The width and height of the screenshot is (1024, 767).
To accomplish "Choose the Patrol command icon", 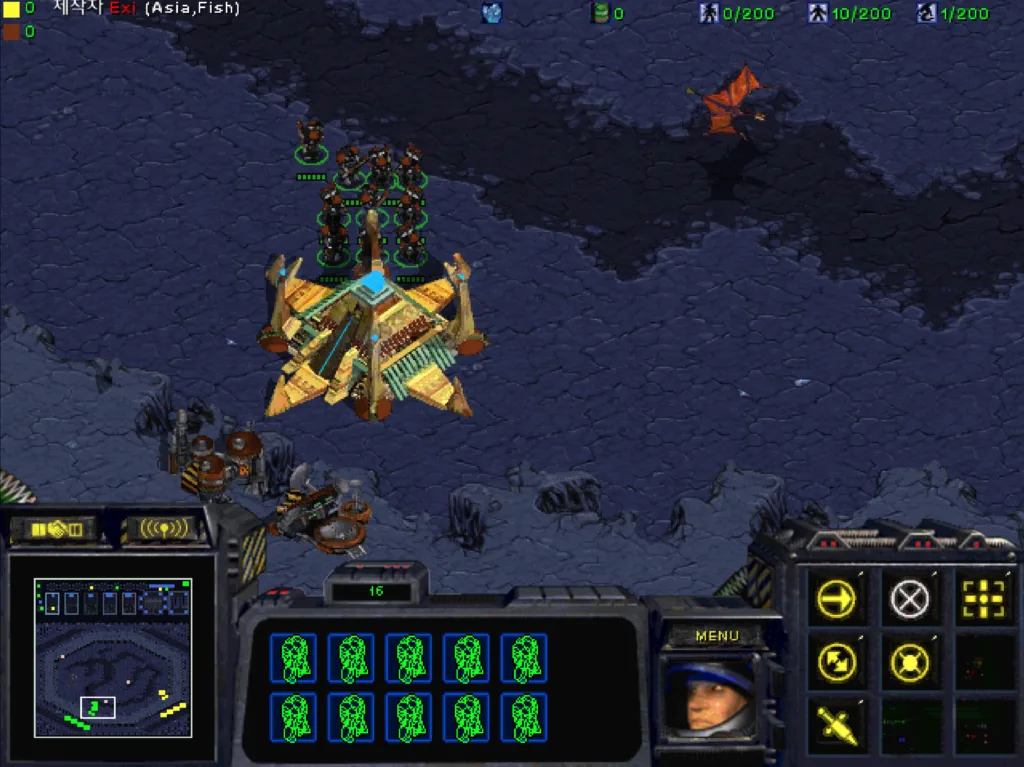I will [836, 662].
